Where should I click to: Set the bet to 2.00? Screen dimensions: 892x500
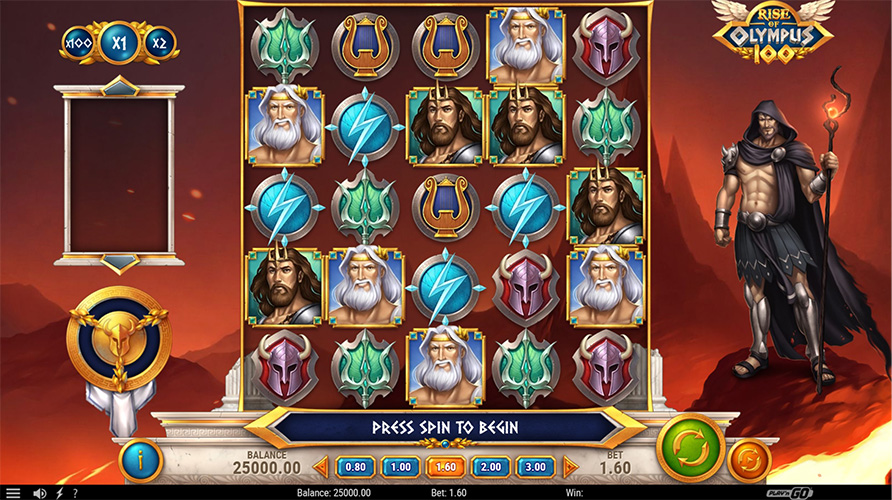(x=491, y=466)
